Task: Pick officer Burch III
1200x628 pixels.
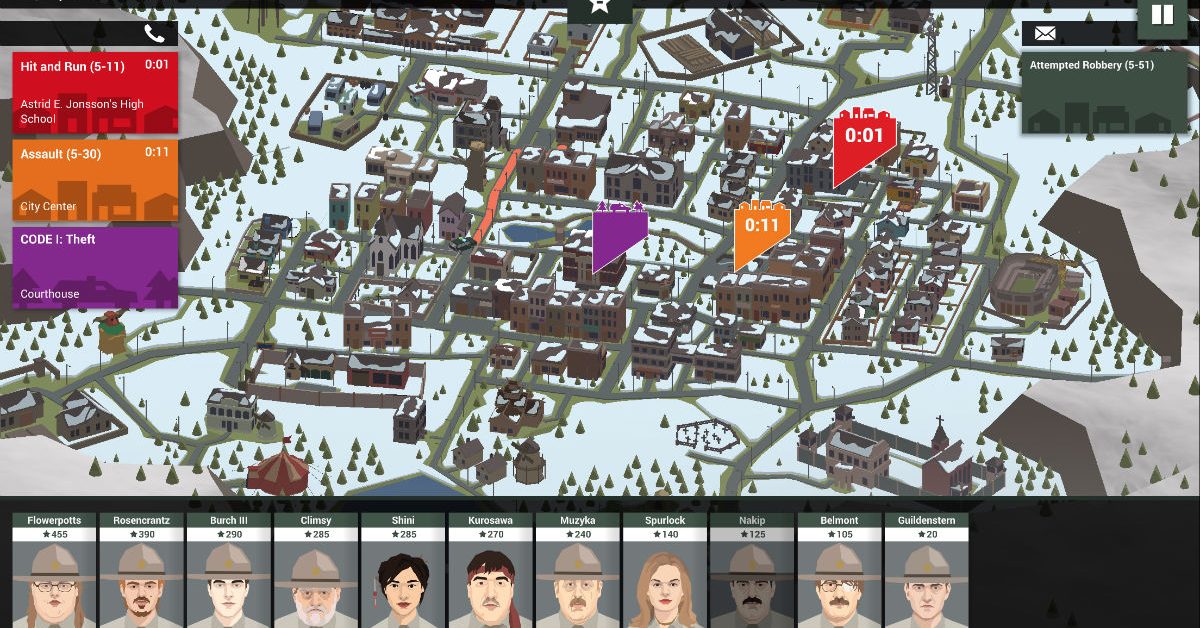Action: point(229,570)
